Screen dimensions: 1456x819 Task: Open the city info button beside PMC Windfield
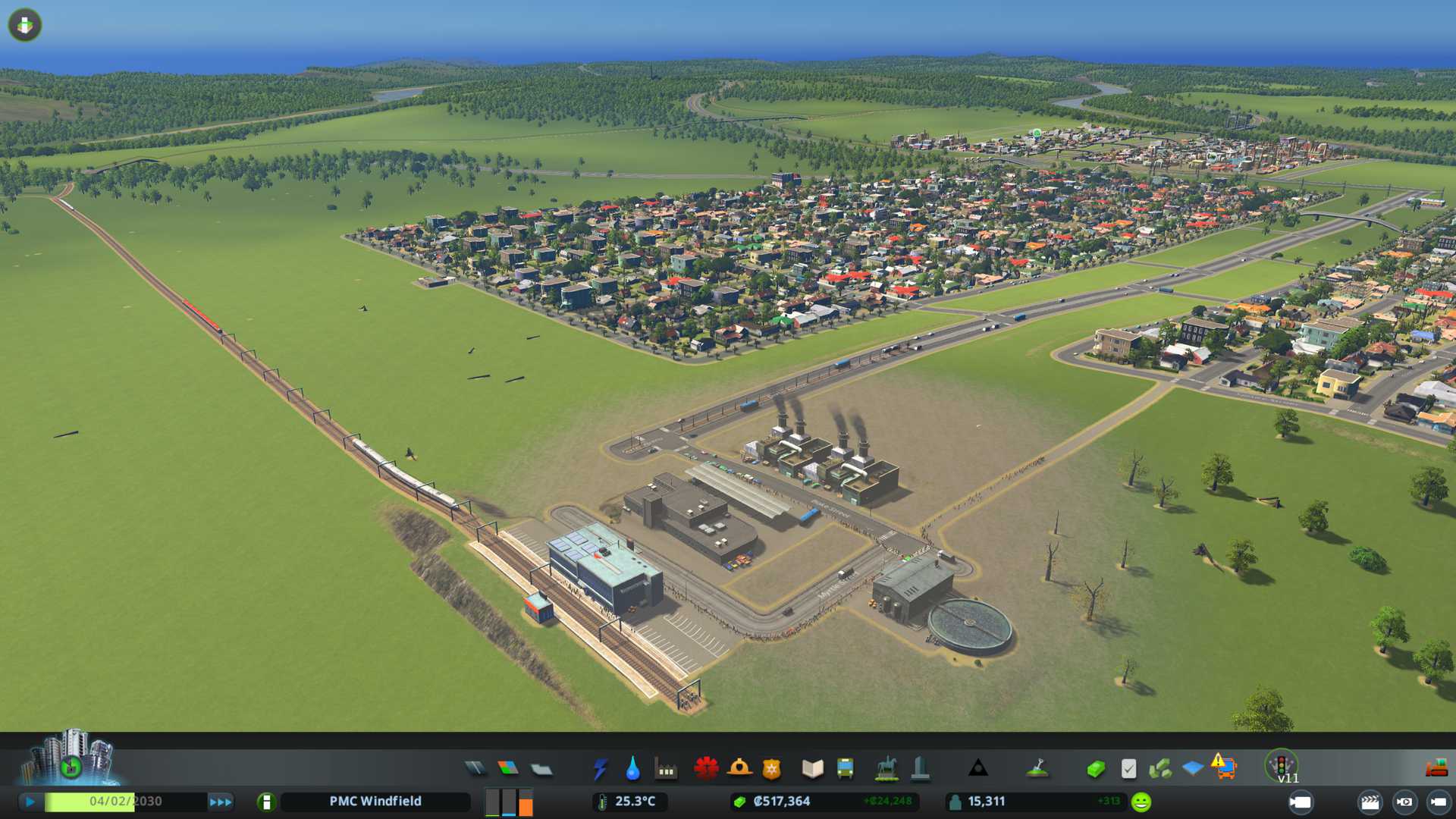tap(266, 802)
